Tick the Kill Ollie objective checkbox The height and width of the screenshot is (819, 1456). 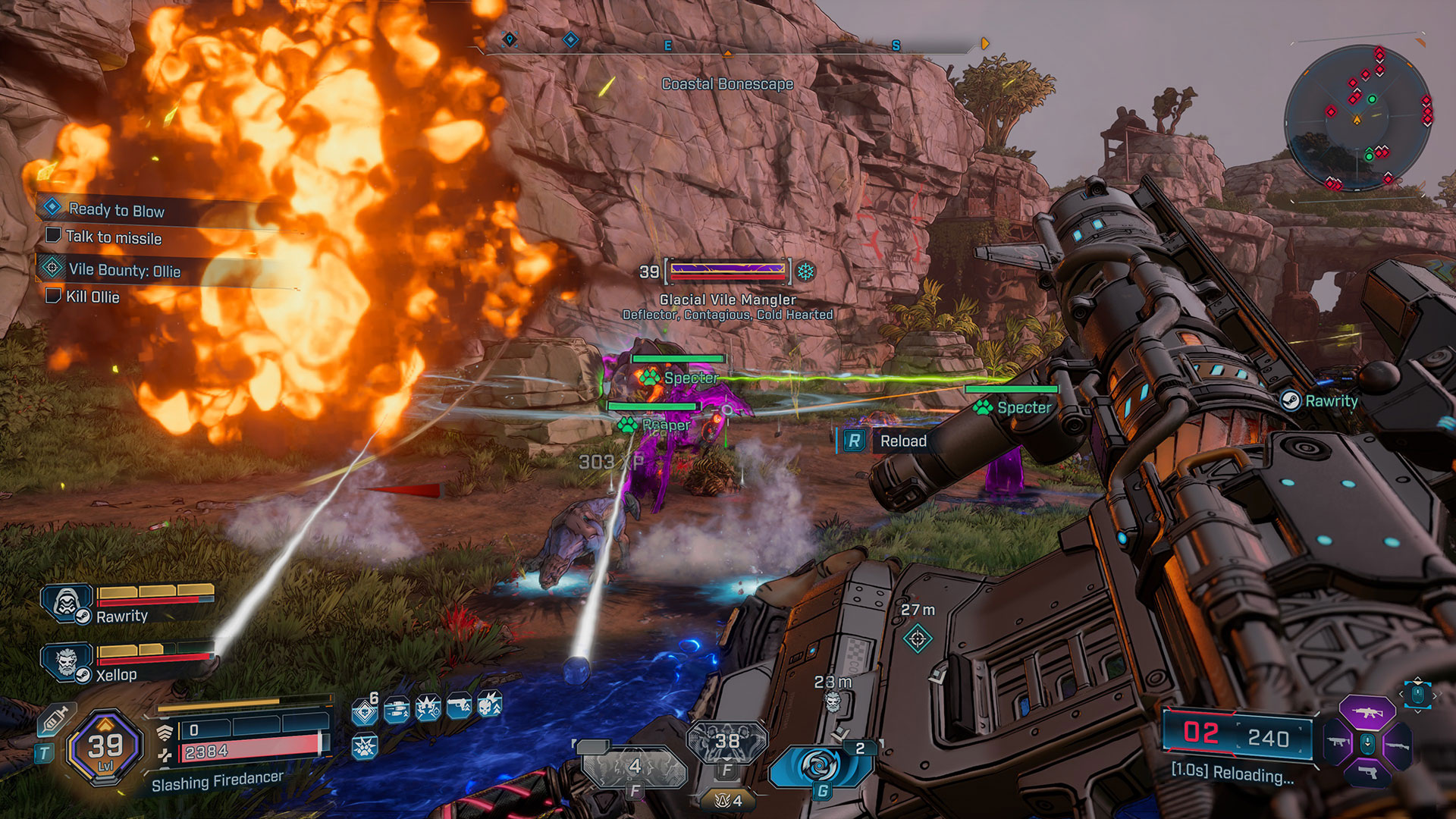(x=53, y=296)
